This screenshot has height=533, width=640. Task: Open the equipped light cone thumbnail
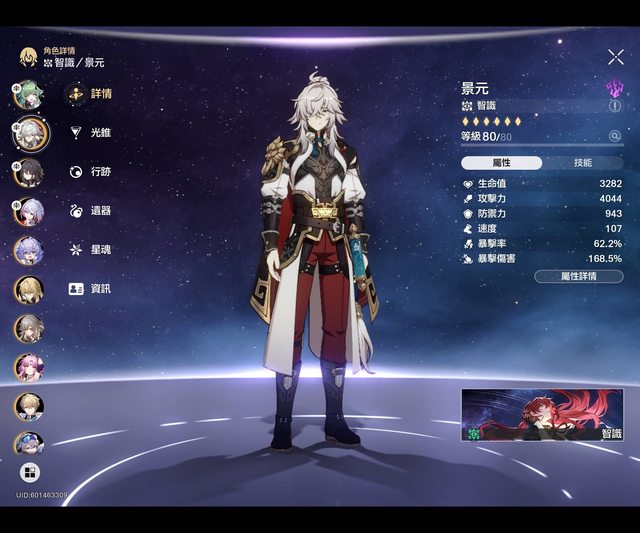(541, 415)
